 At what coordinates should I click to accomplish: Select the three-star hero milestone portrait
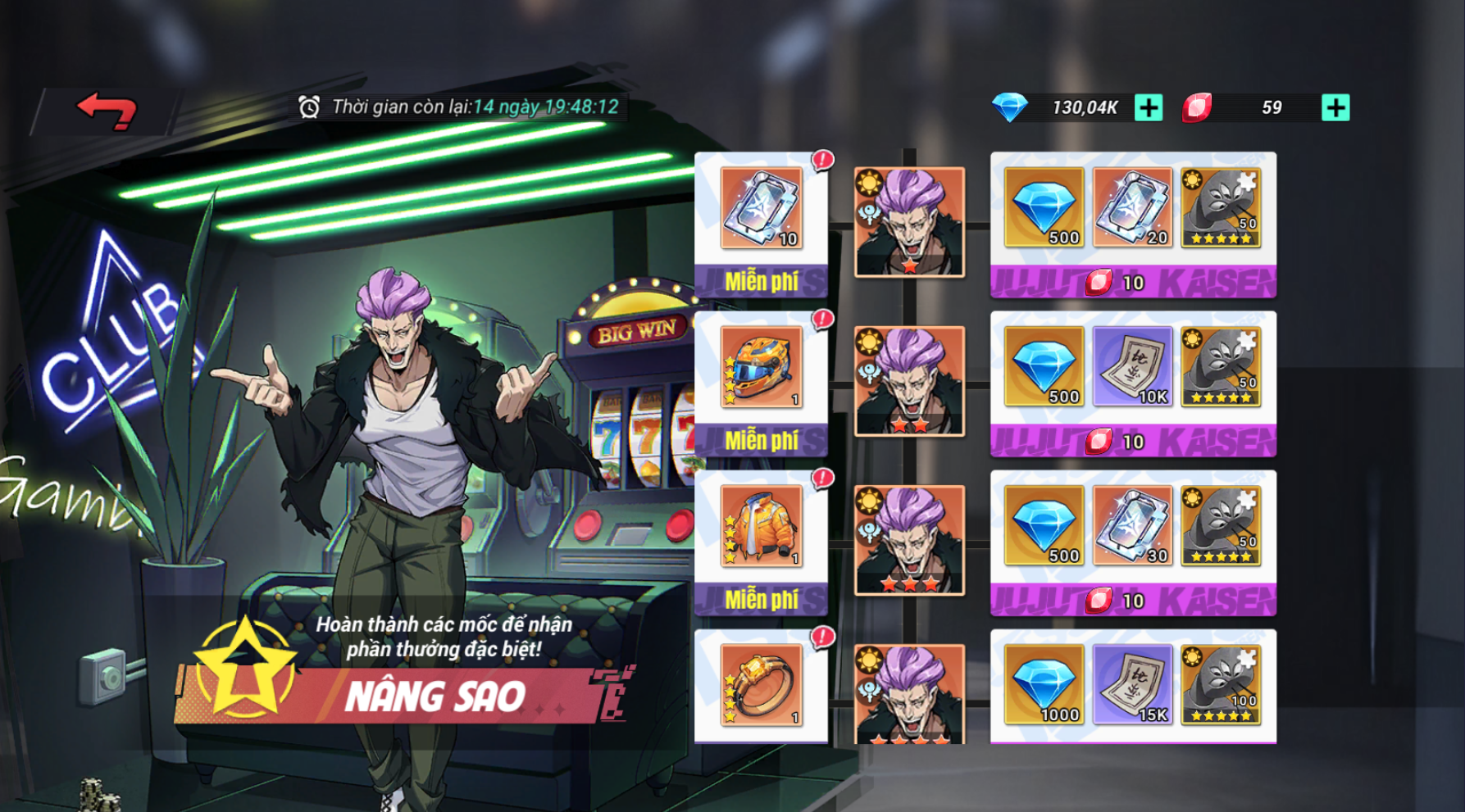pos(909,540)
